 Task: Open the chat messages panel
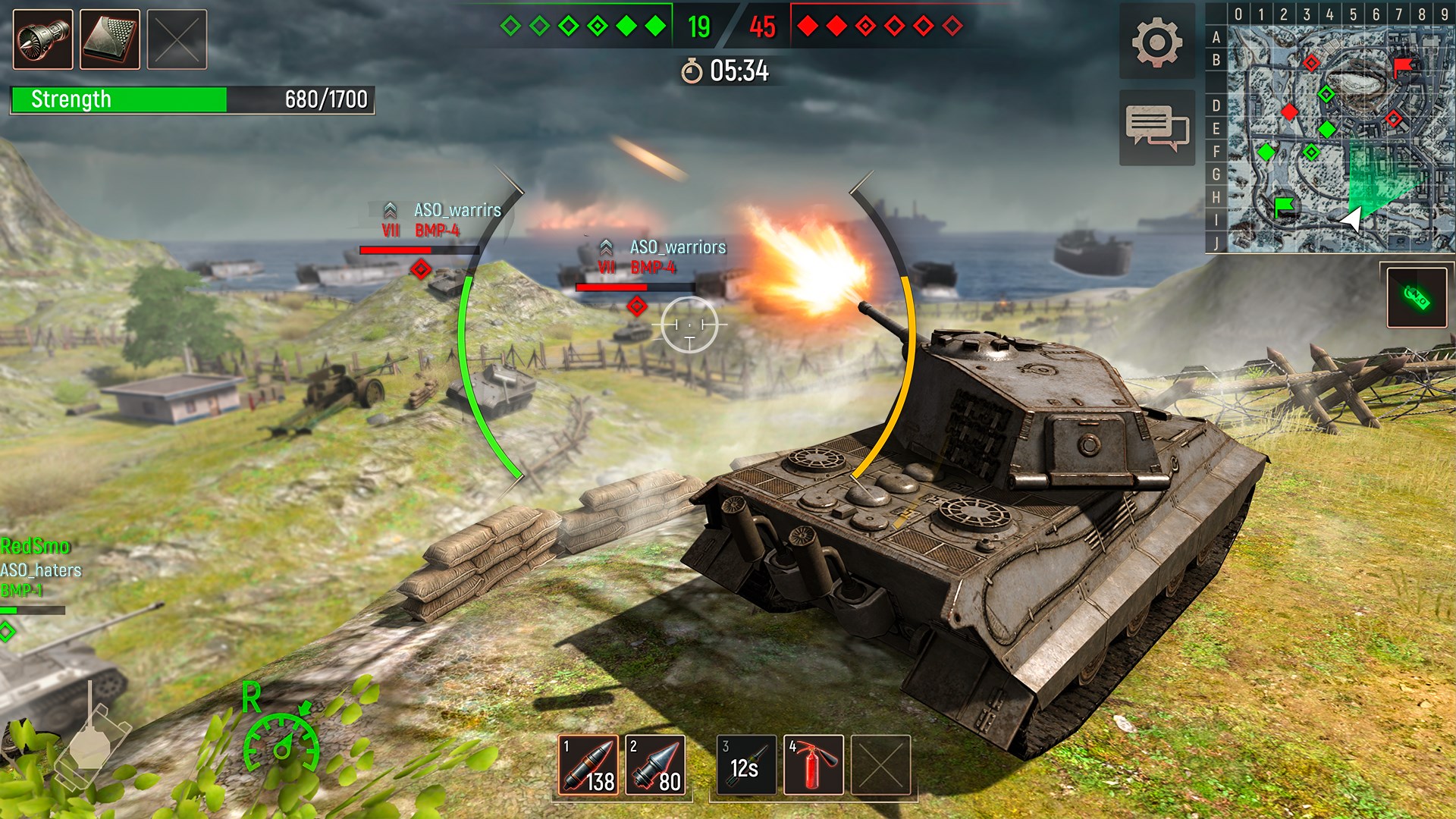tap(1156, 127)
